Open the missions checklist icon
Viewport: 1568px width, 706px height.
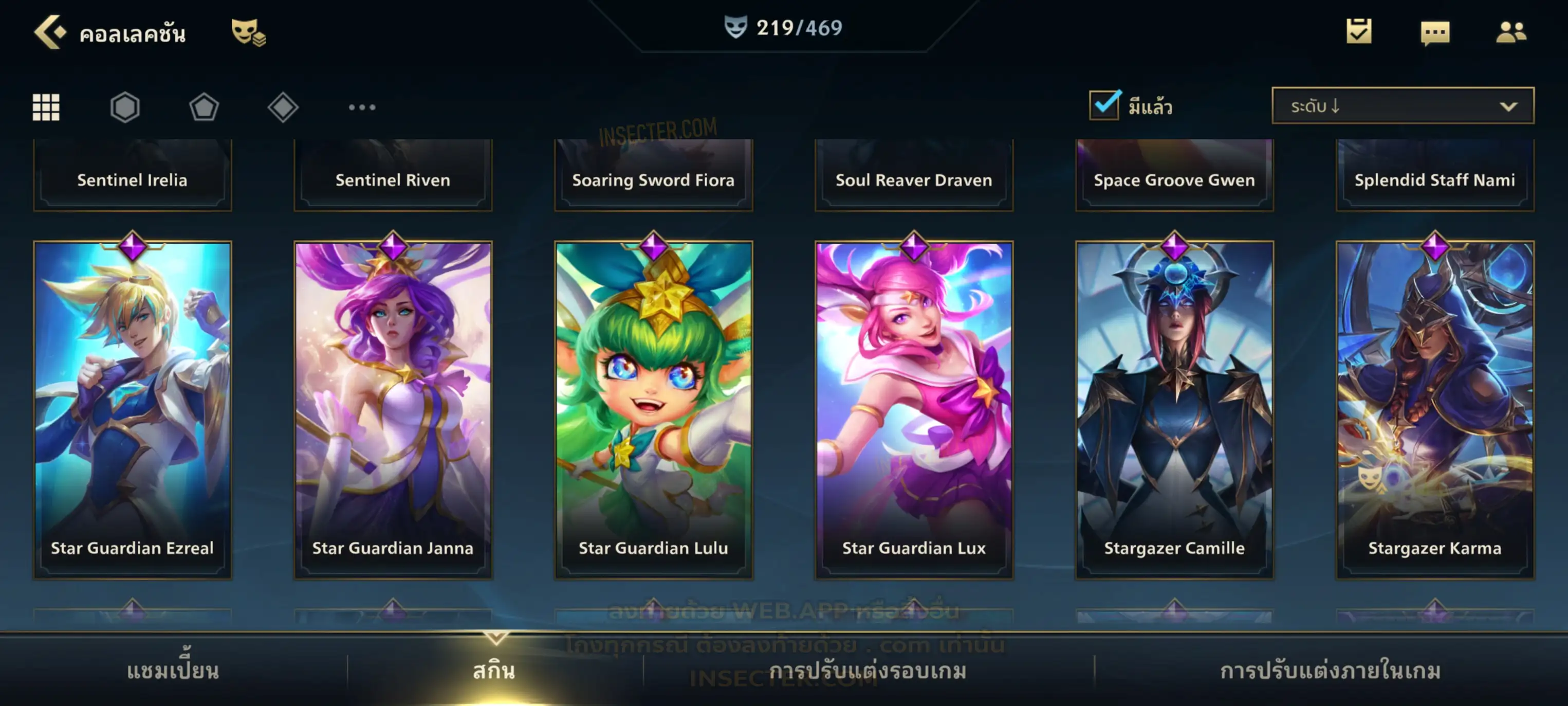pyautogui.click(x=1359, y=32)
